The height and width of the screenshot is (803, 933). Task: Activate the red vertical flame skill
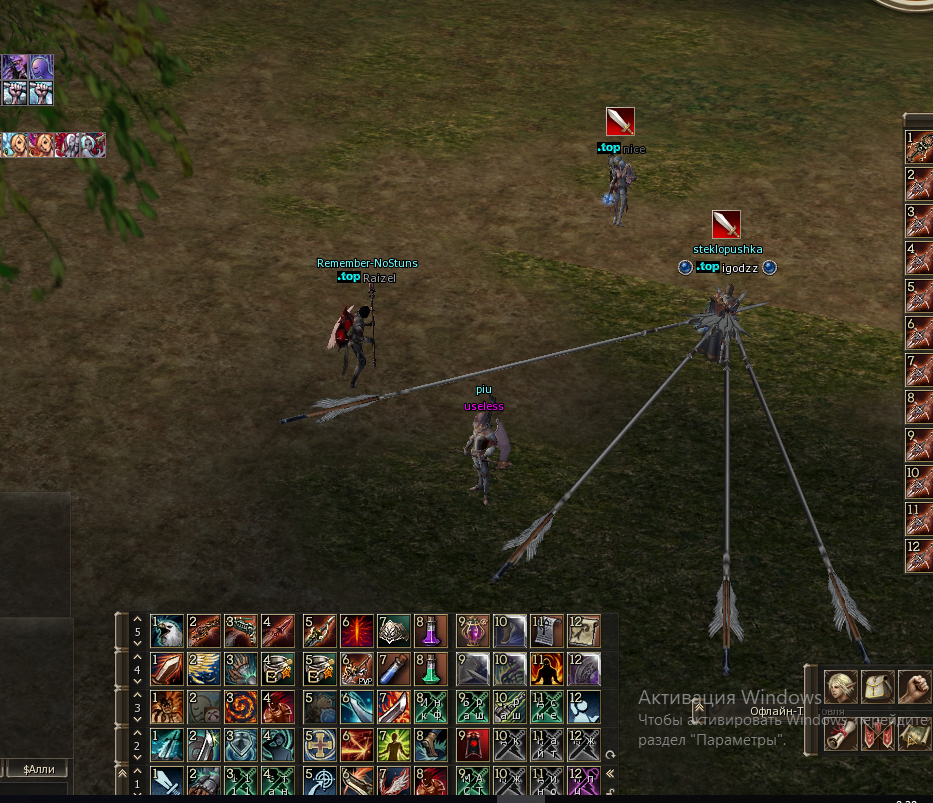357,630
